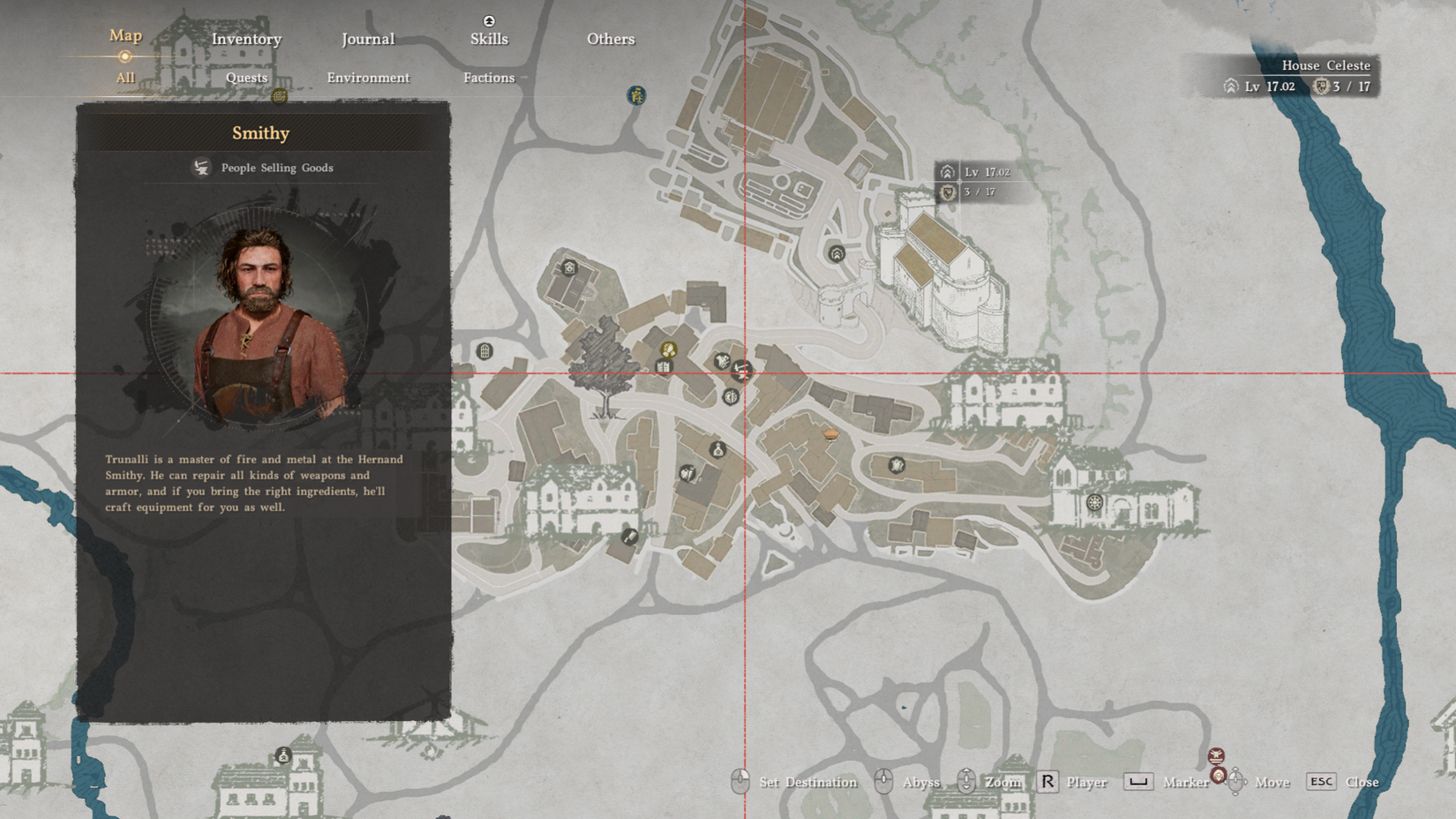The height and width of the screenshot is (819, 1456).
Task: Click Trunalli's portrait in the Smithy panel
Action: [x=261, y=318]
